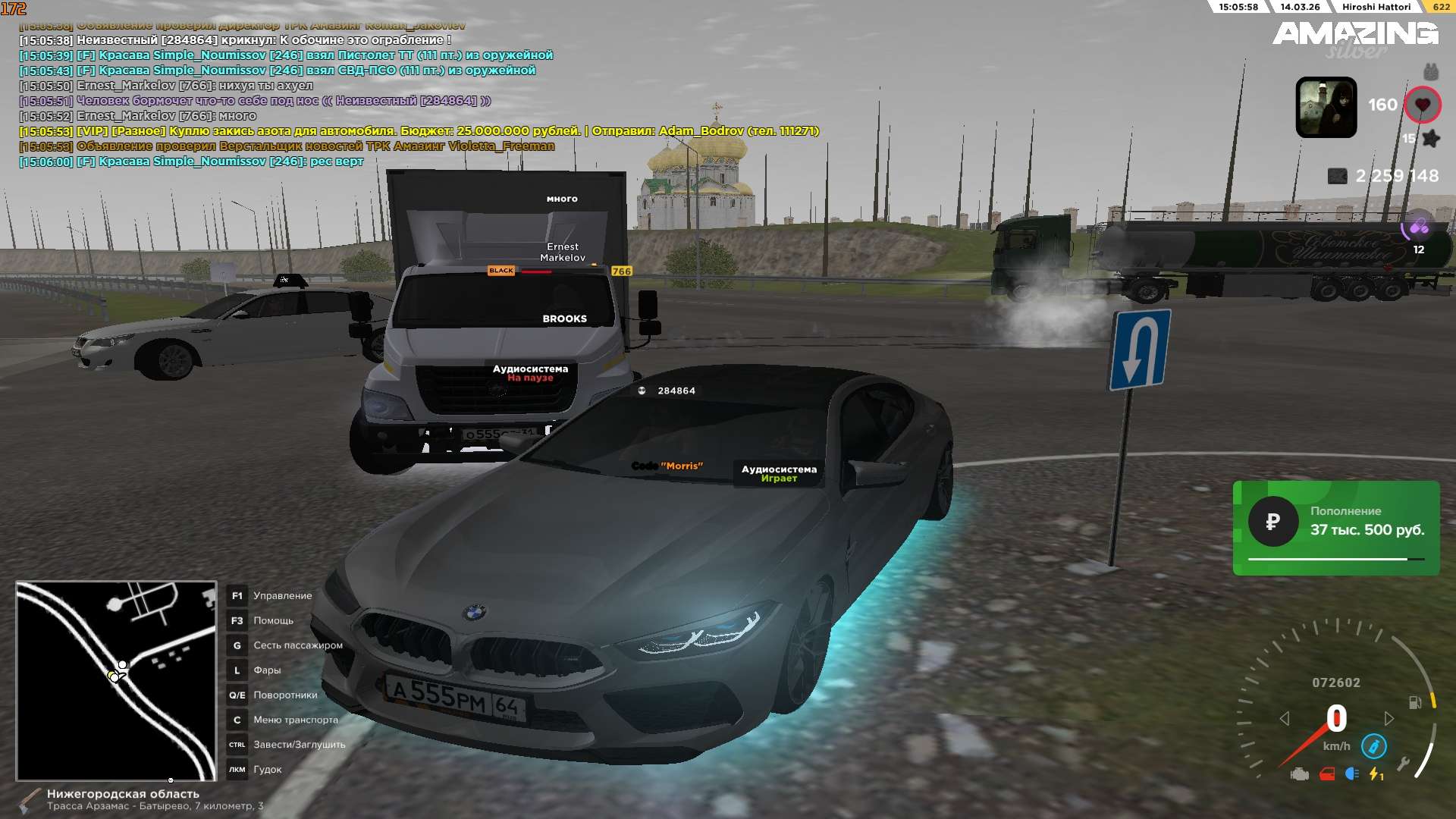Dismiss the green Пополнение notification

tap(1335, 528)
